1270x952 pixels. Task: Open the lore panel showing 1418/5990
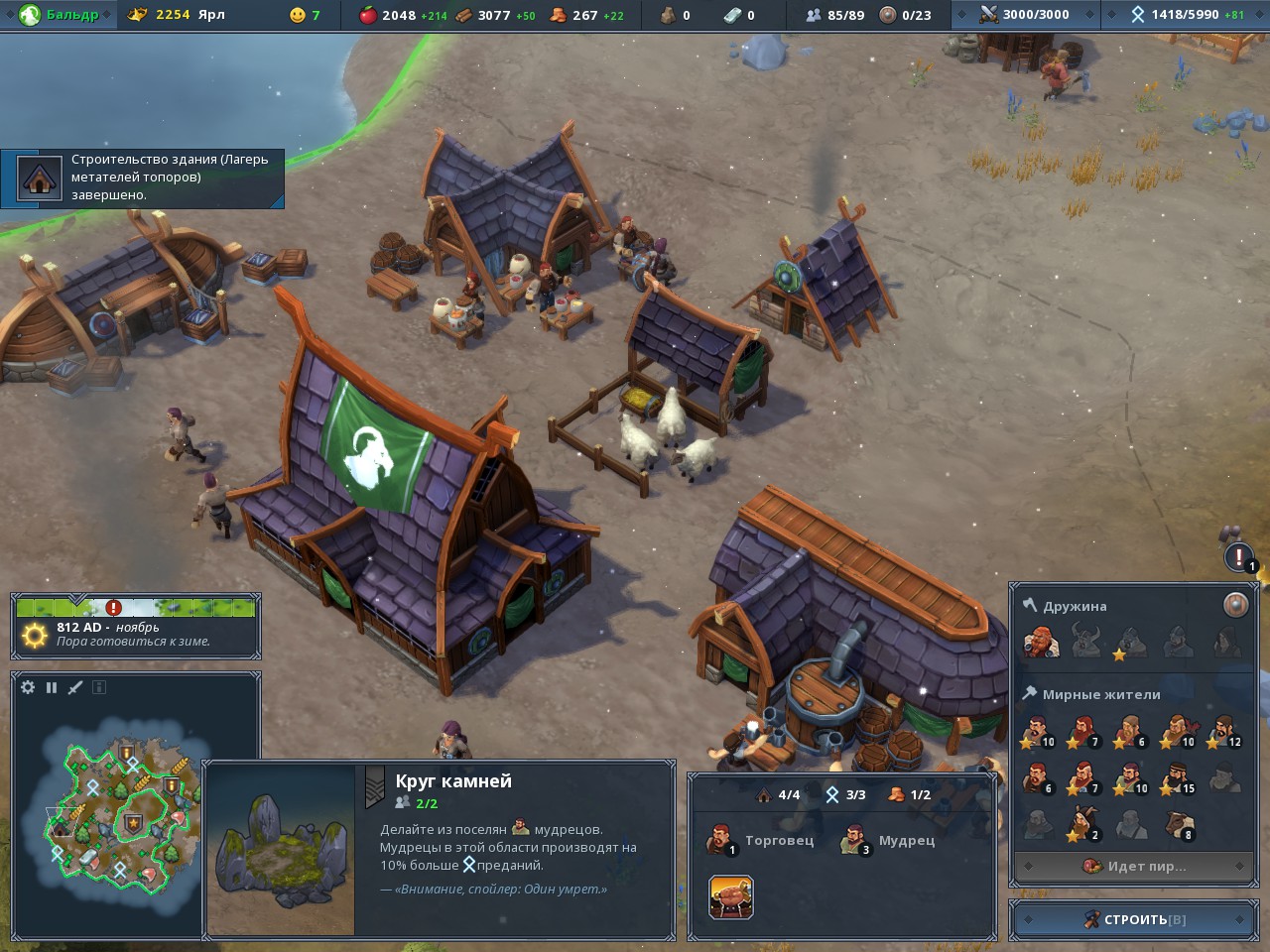tap(1186, 15)
